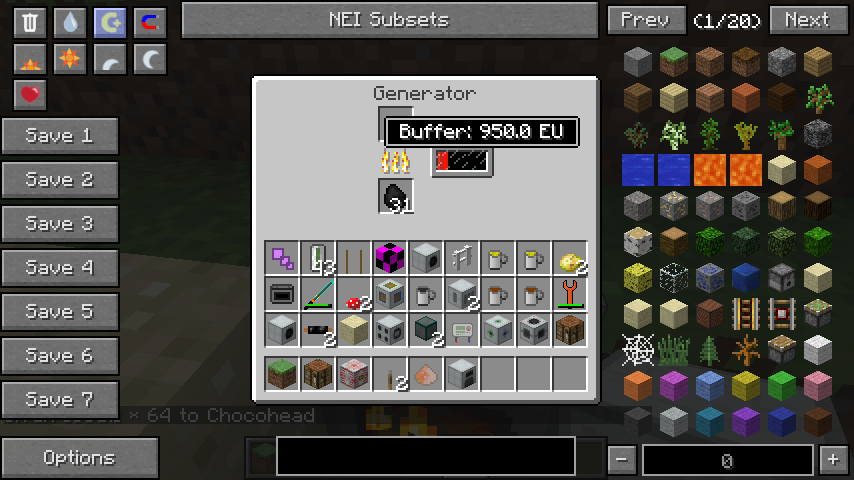This screenshot has height=480, width=854.
Task: Select the coal stack in the Generator fuel slot
Action: coord(396,196)
